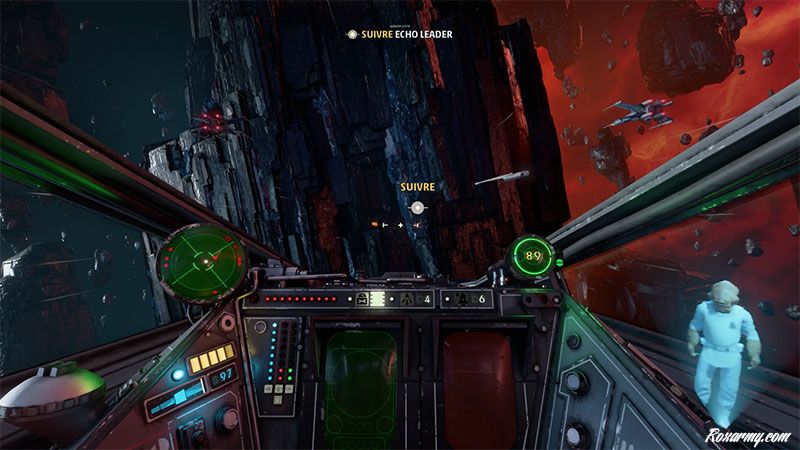
Task: Select the SUIVRE waypoint marker
Action: (417, 207)
